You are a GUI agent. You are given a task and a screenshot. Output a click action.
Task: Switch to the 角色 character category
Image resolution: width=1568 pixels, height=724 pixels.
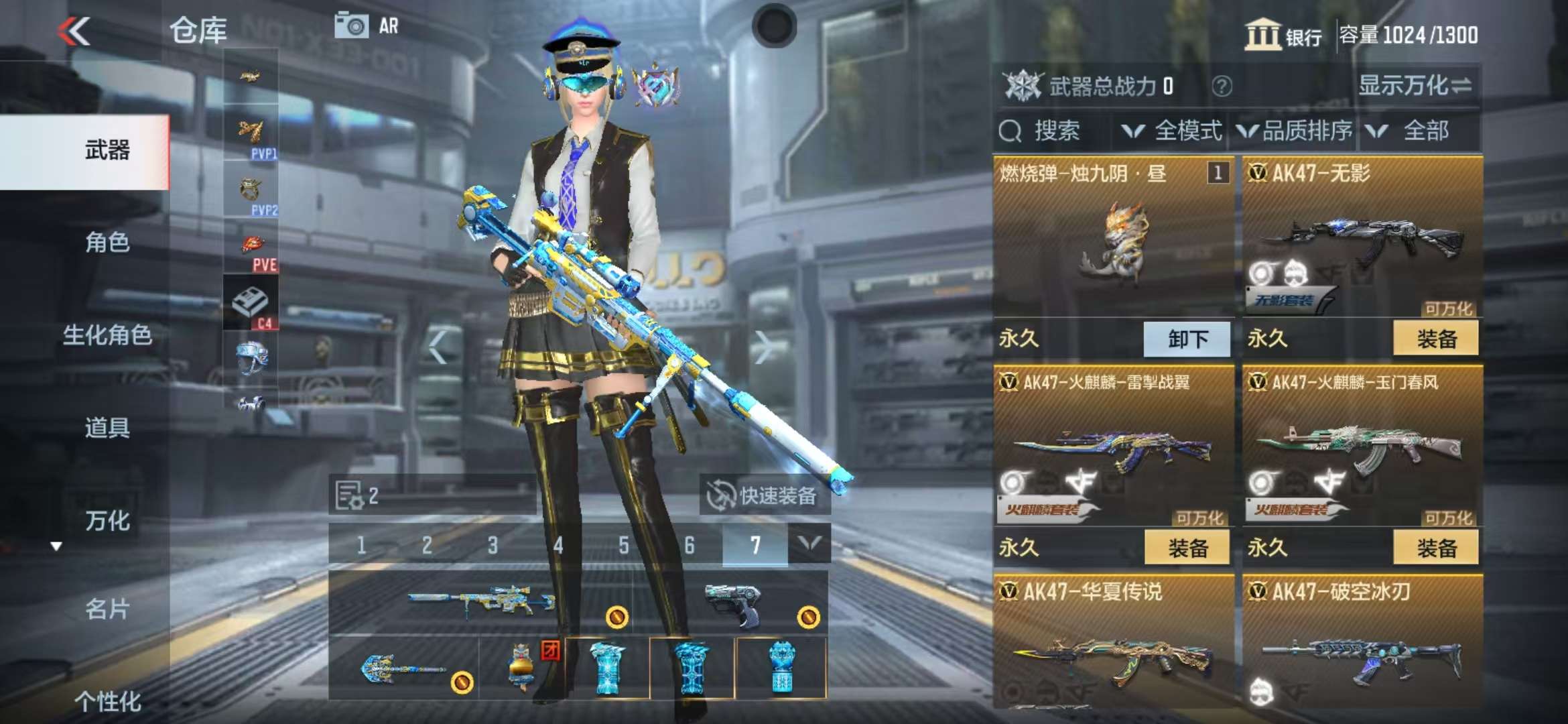107,243
